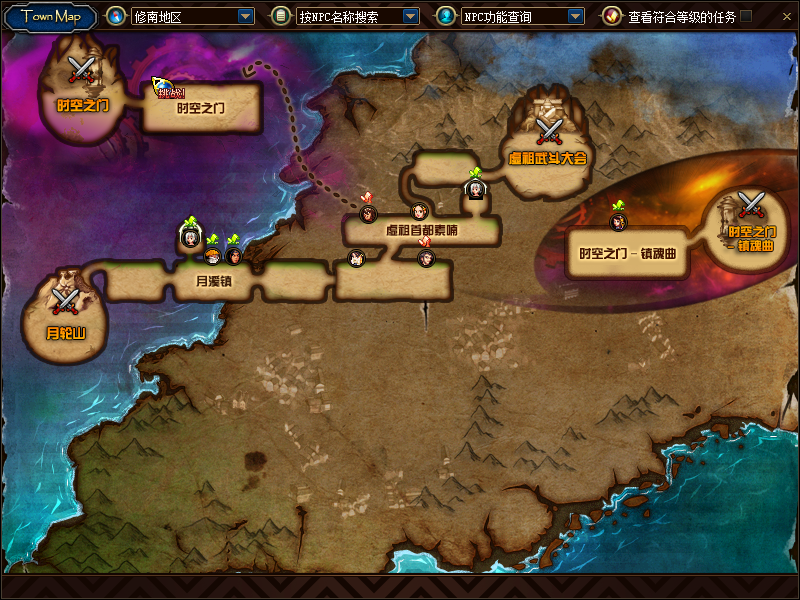Image resolution: width=800 pixels, height=600 pixels.
Task: Click the 虚祖首都素喃 town label
Action: [x=422, y=230]
